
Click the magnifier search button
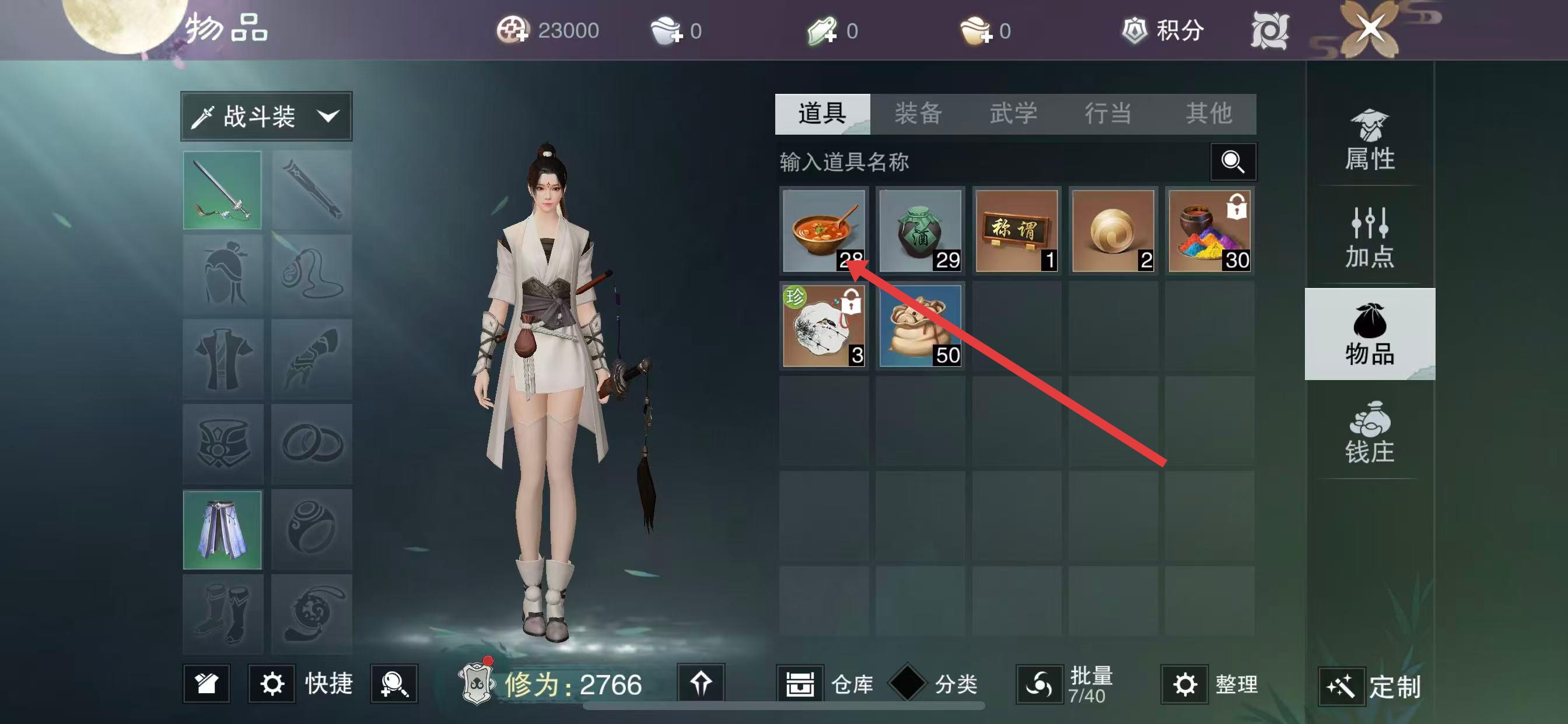point(1233,162)
